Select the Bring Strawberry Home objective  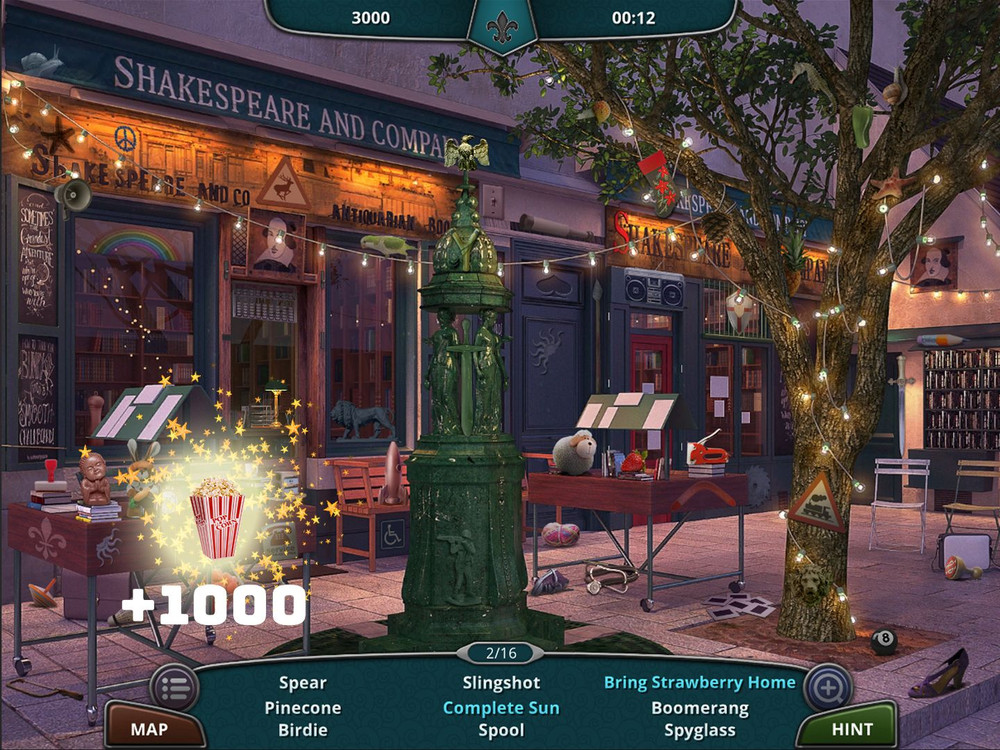pyautogui.click(x=700, y=683)
